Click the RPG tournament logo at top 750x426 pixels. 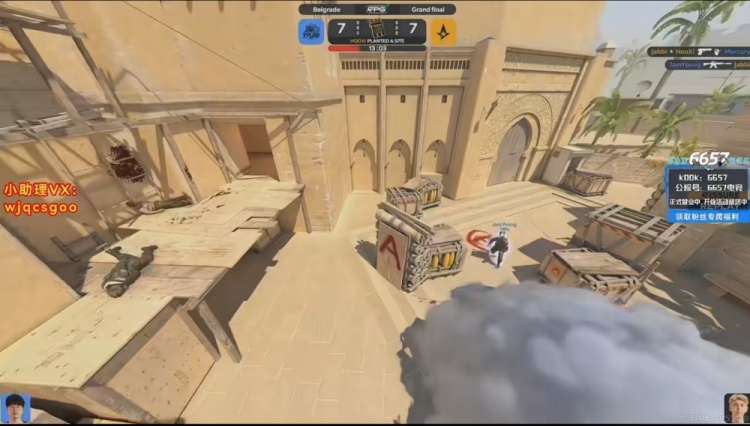[x=377, y=9]
